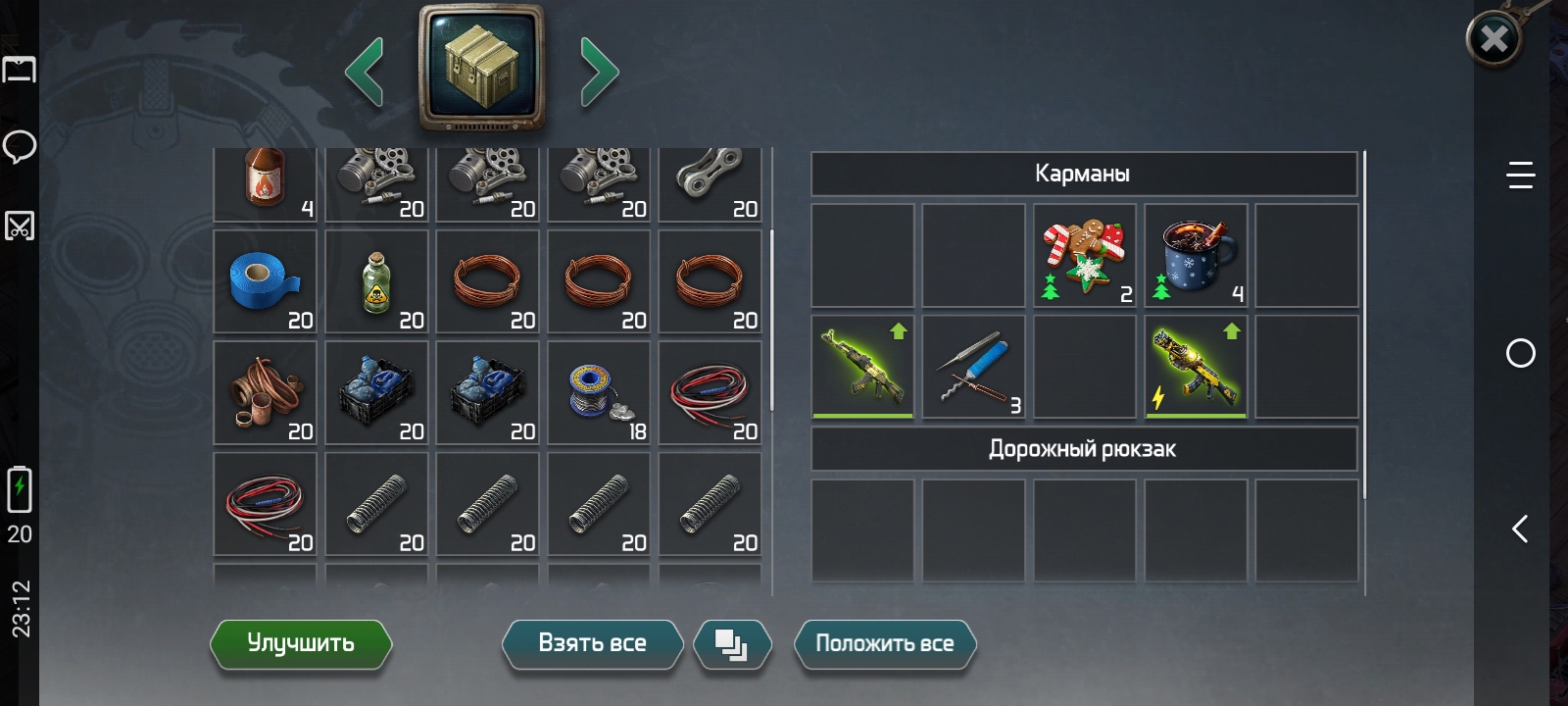Pick the solder wire spool with 18
The width and height of the screenshot is (1568, 706).
[599, 393]
